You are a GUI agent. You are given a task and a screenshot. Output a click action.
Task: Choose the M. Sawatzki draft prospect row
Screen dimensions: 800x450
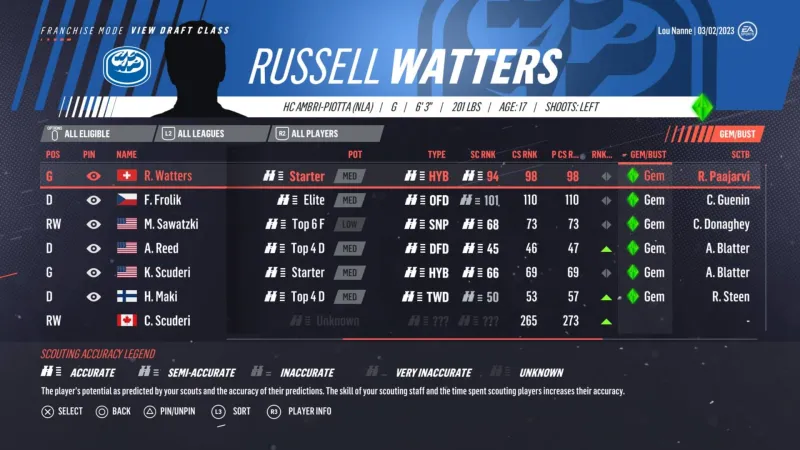click(x=400, y=224)
